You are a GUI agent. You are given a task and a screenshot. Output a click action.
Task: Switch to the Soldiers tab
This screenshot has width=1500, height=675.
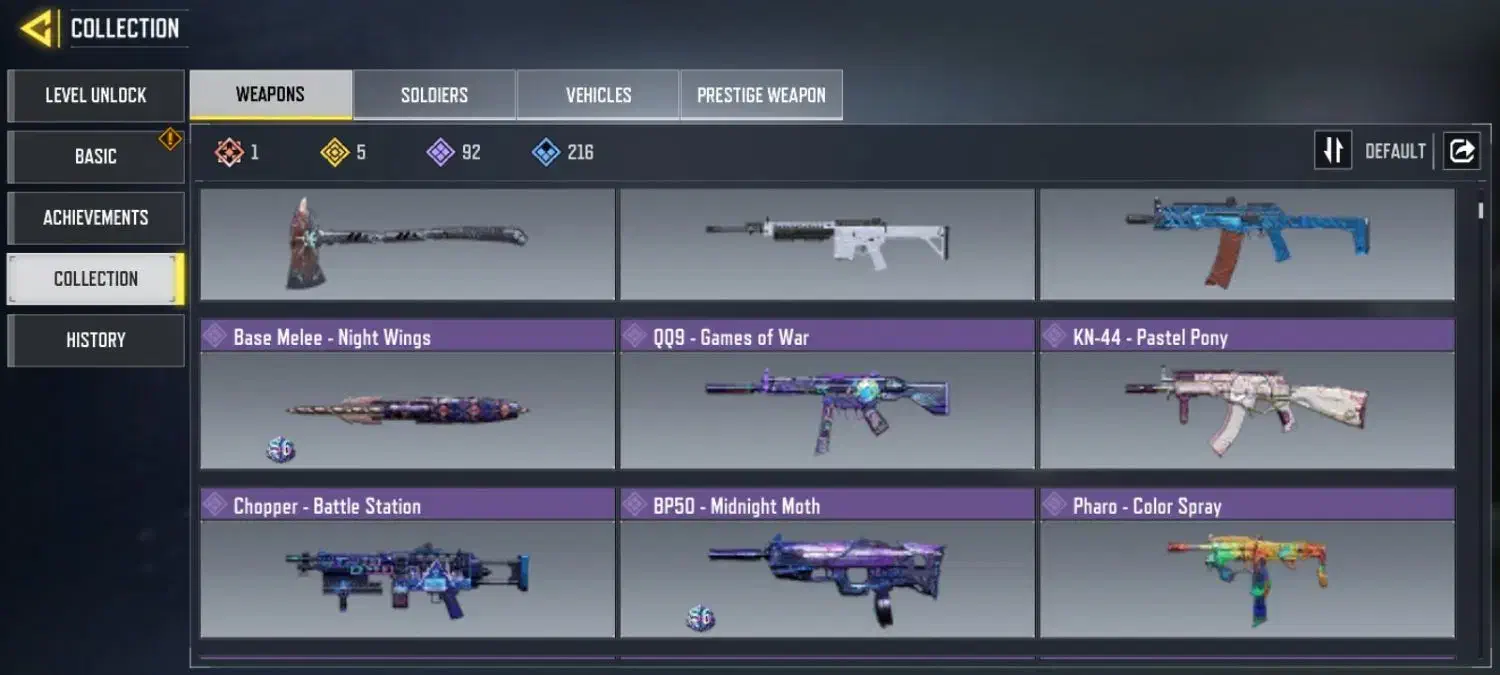point(434,95)
